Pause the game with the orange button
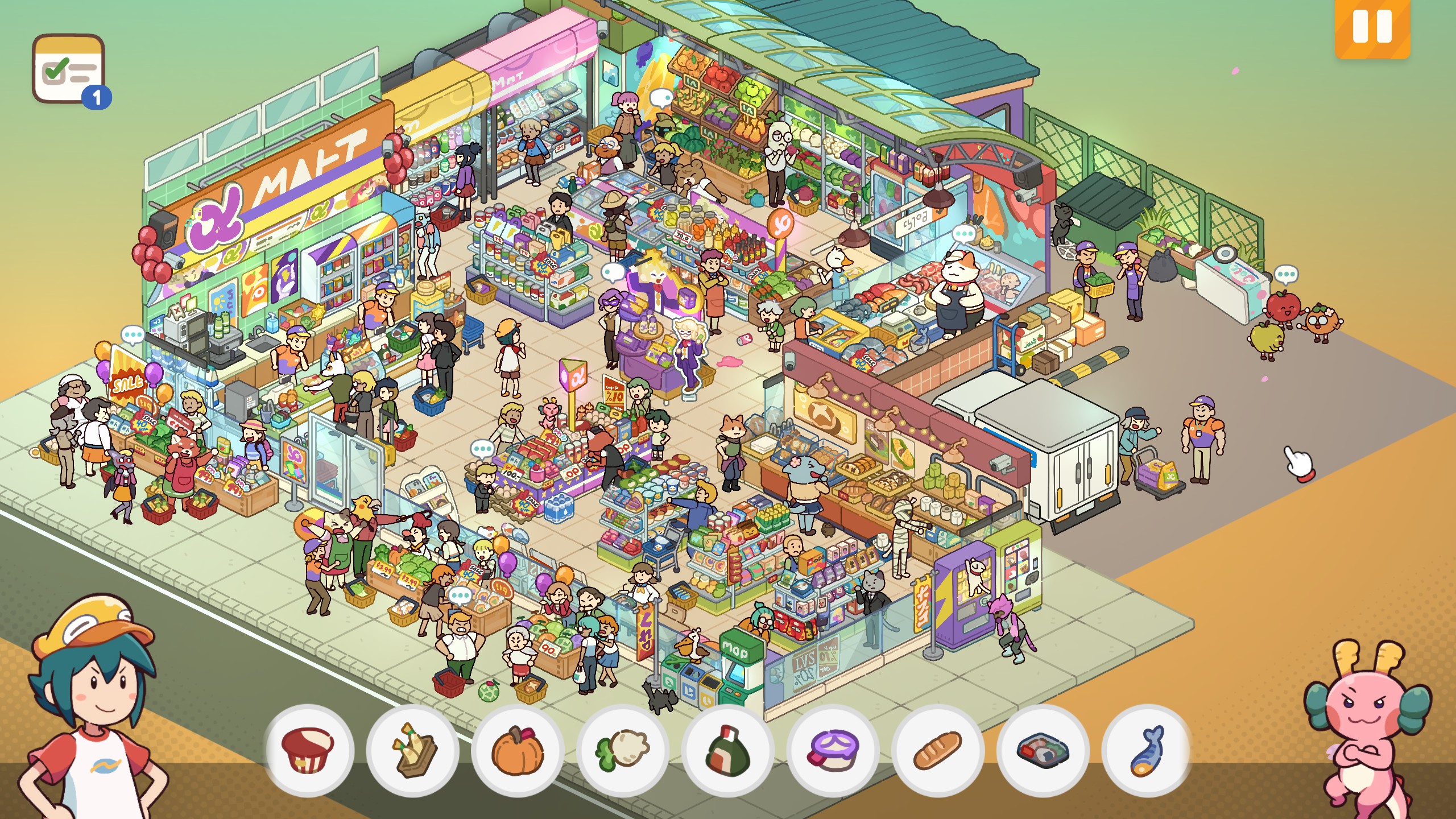The width and height of the screenshot is (1456, 819). (x=1372, y=27)
